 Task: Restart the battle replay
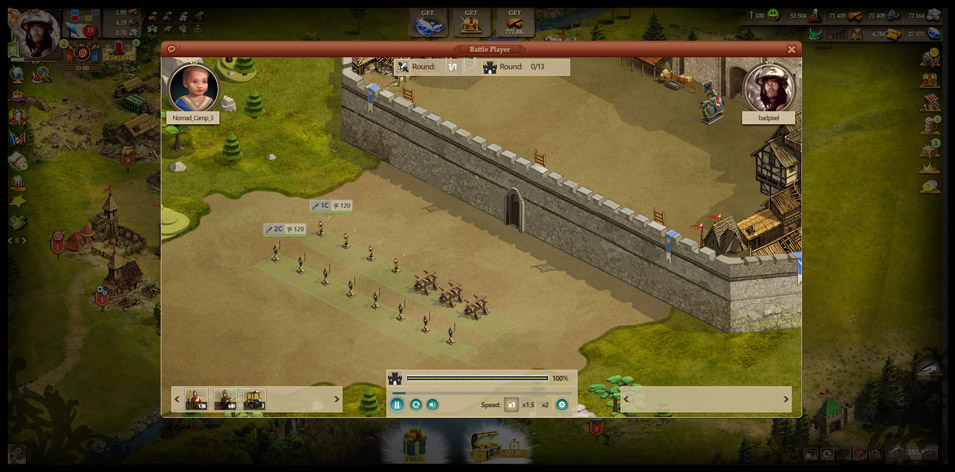(x=415, y=405)
